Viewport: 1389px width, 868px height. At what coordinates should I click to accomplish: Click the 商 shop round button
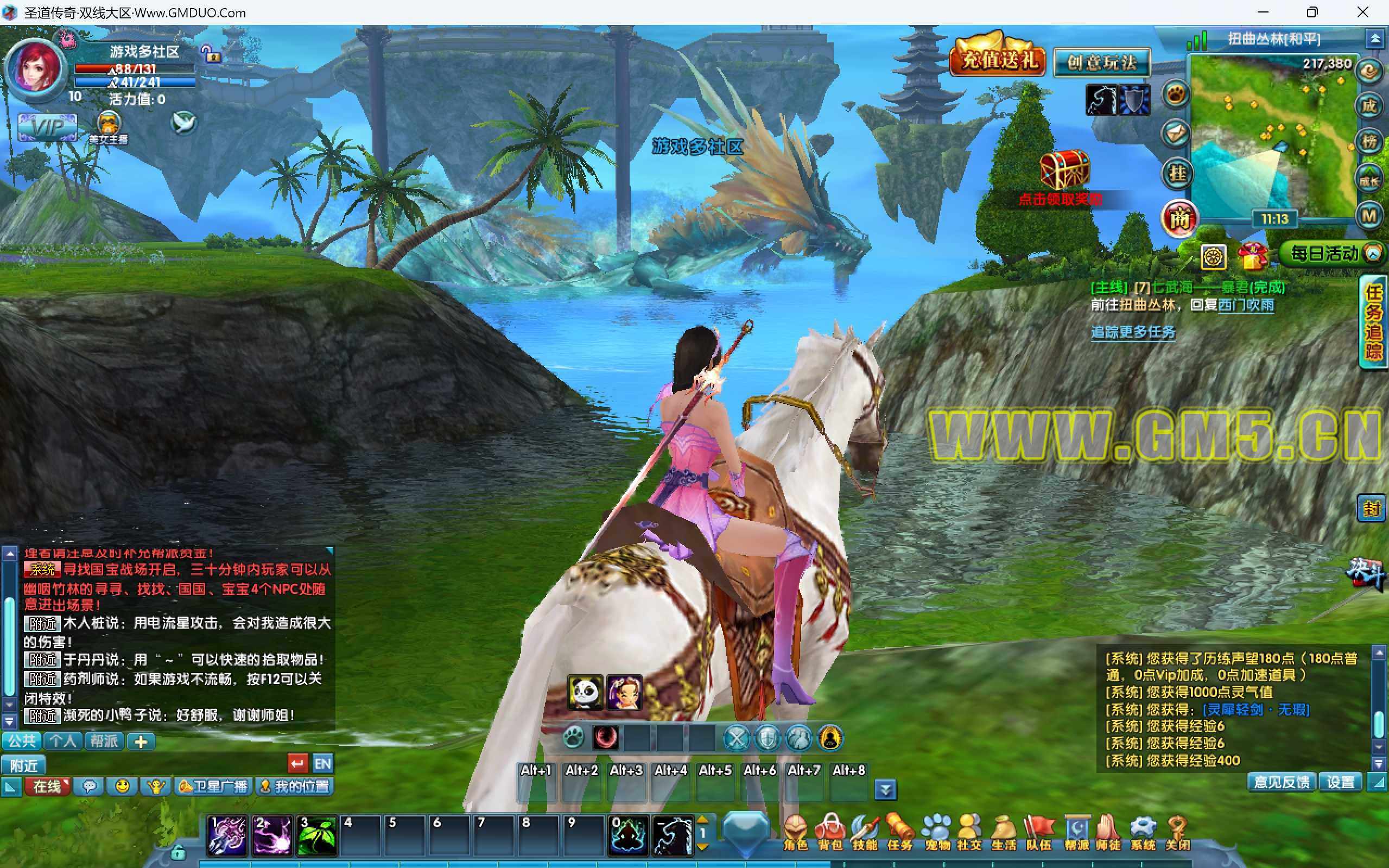pos(1179,218)
